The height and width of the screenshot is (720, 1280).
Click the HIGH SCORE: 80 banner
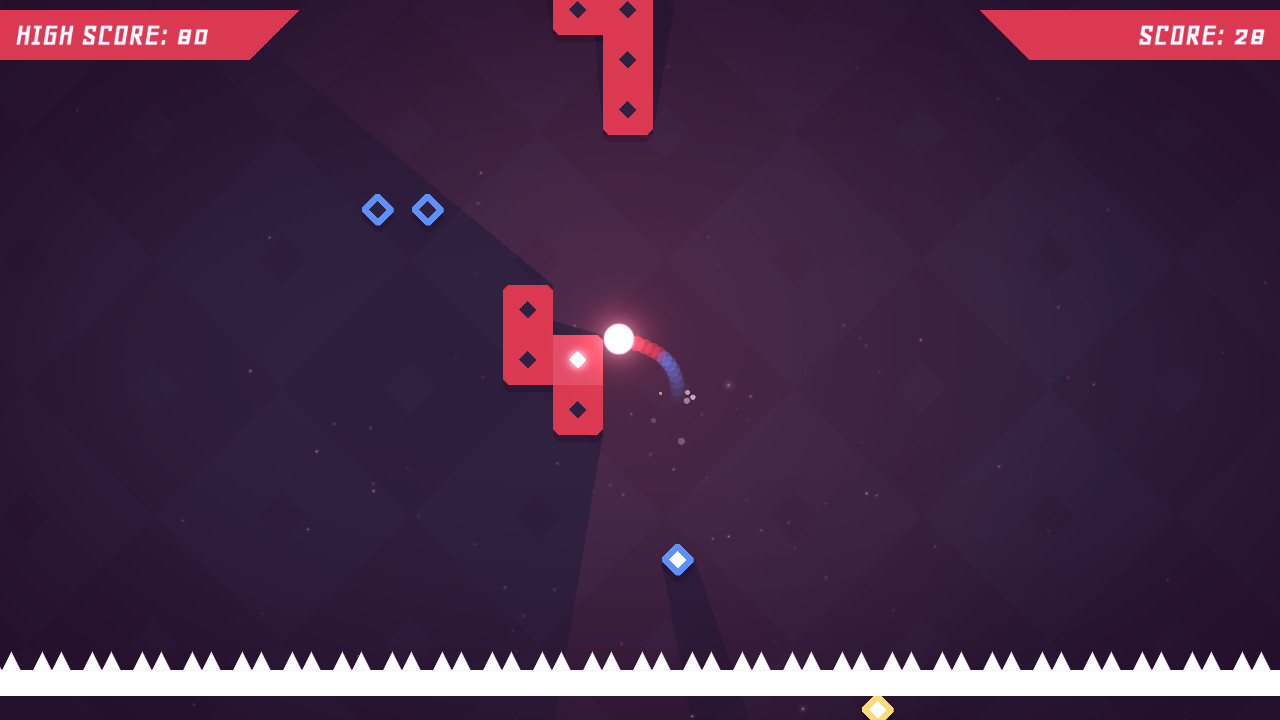click(x=120, y=34)
